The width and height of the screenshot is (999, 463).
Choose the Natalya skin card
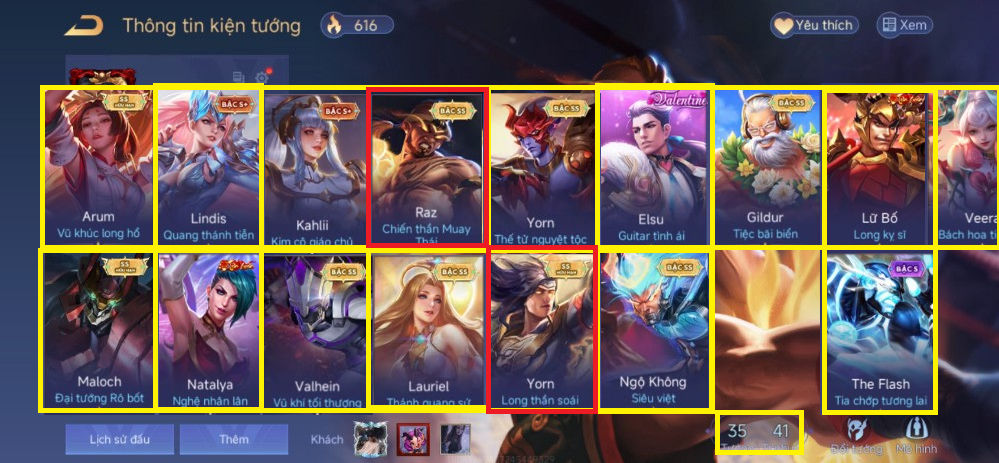tap(208, 330)
